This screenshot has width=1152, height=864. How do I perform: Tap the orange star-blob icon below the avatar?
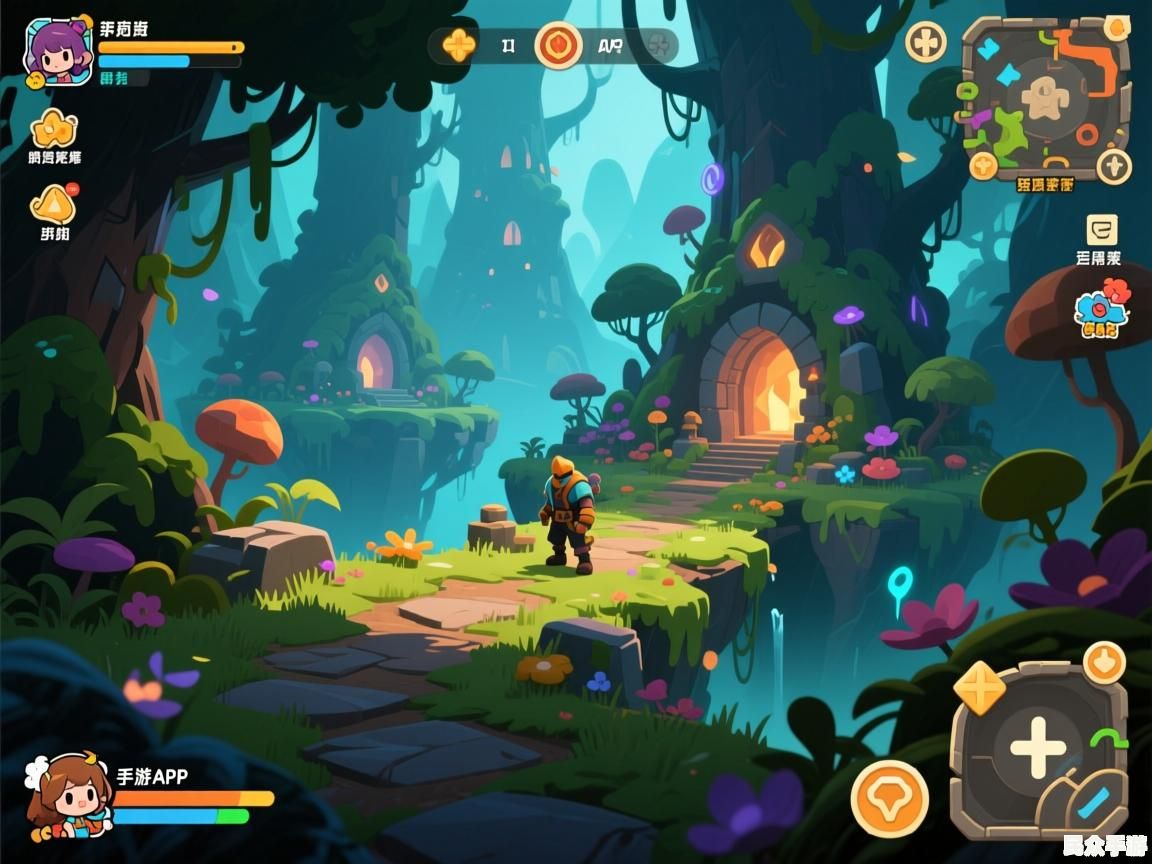point(54,130)
